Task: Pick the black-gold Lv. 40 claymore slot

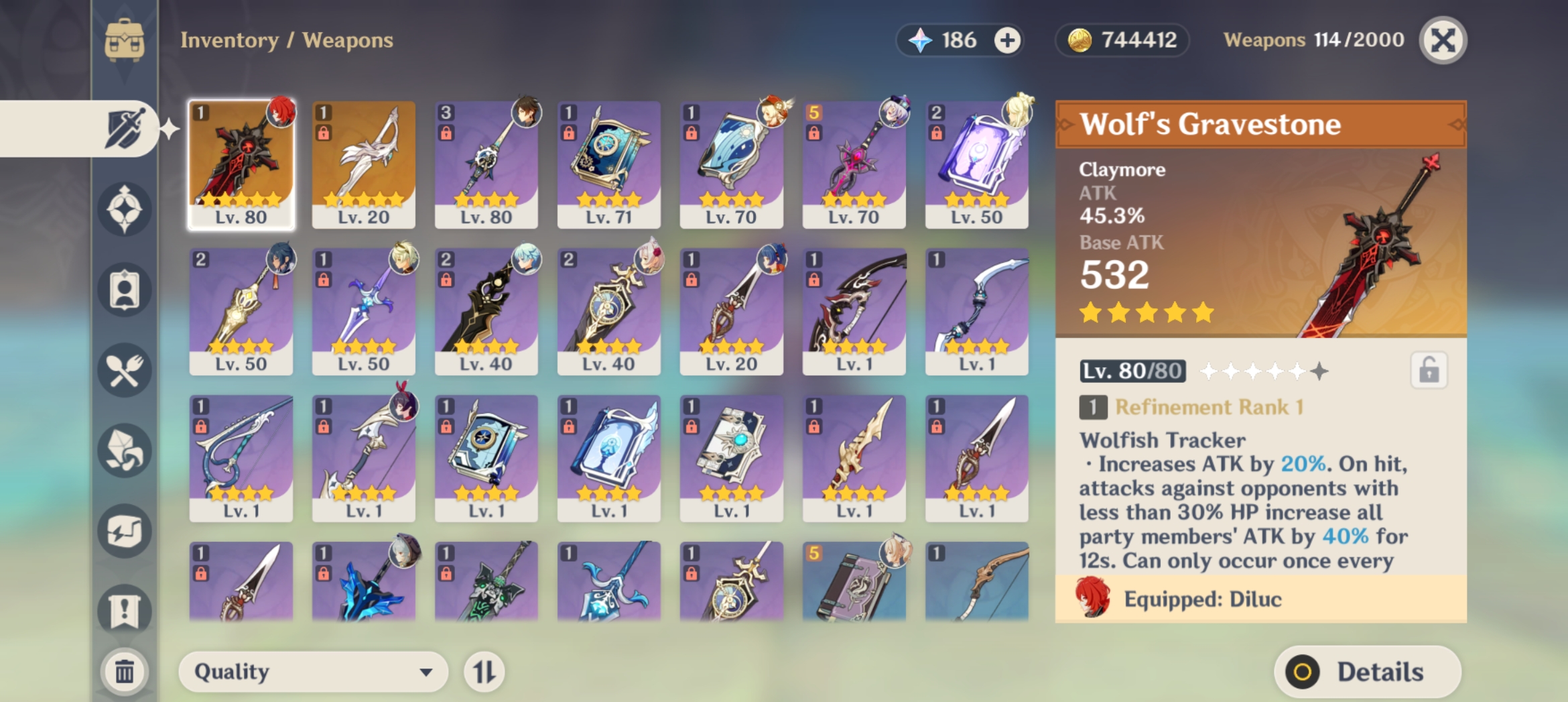Action: pos(486,312)
